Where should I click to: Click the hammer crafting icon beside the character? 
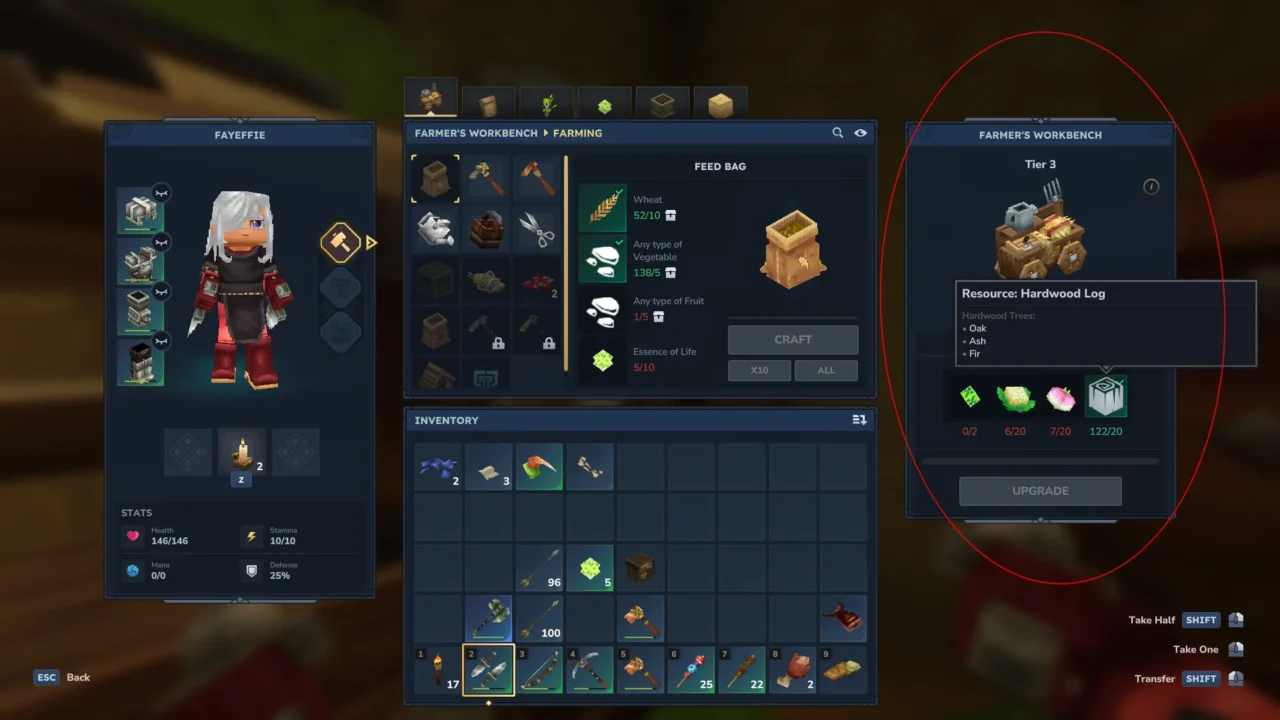(x=340, y=242)
